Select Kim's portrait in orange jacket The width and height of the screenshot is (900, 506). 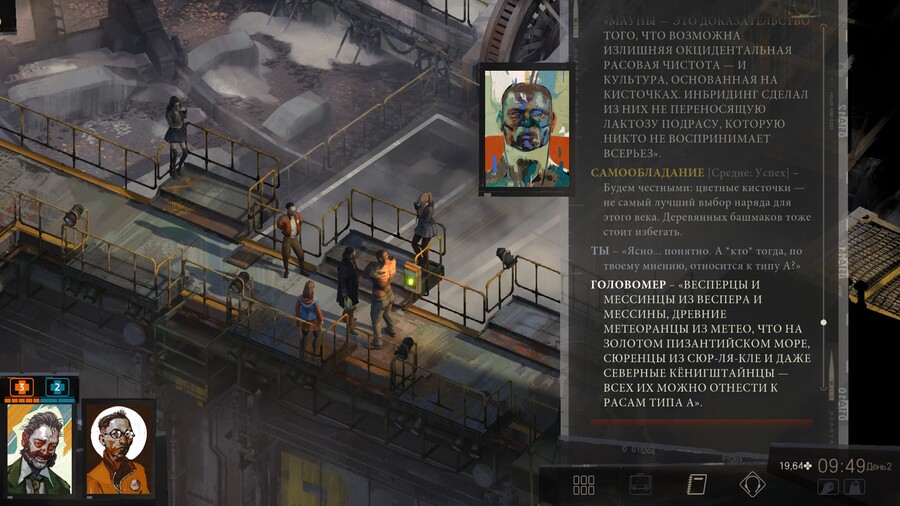coord(119,447)
